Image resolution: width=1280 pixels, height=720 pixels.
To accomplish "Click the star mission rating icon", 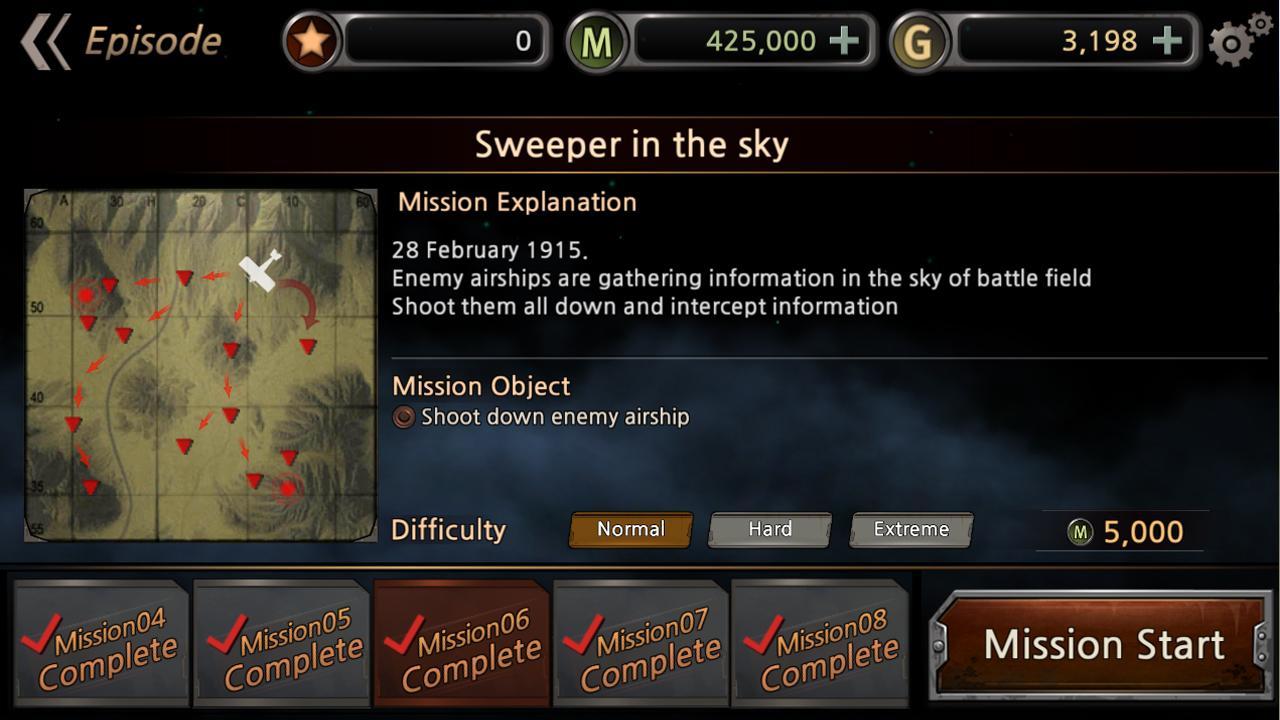I will [x=310, y=40].
